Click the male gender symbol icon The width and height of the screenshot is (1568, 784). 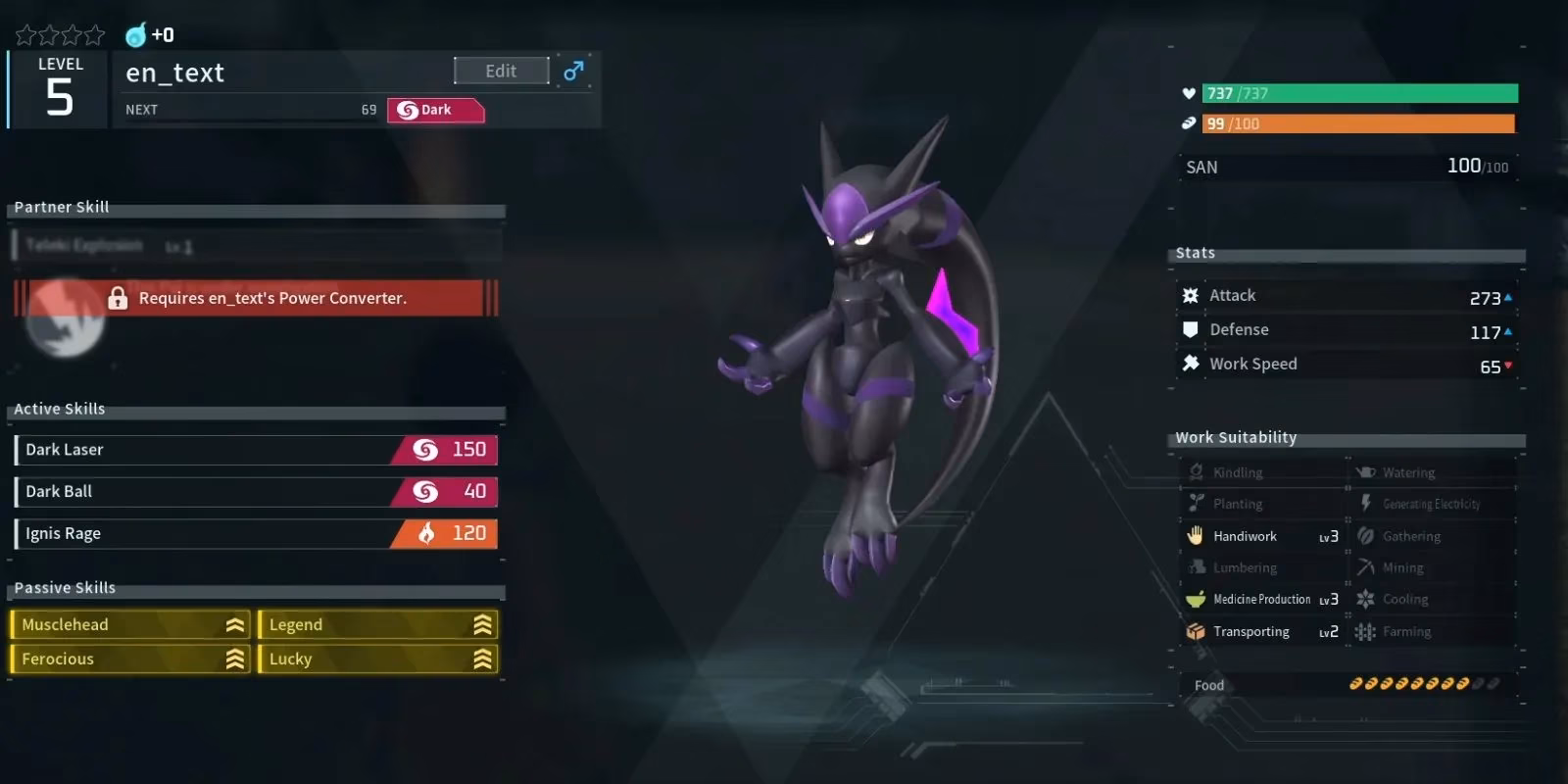pyautogui.click(x=573, y=71)
